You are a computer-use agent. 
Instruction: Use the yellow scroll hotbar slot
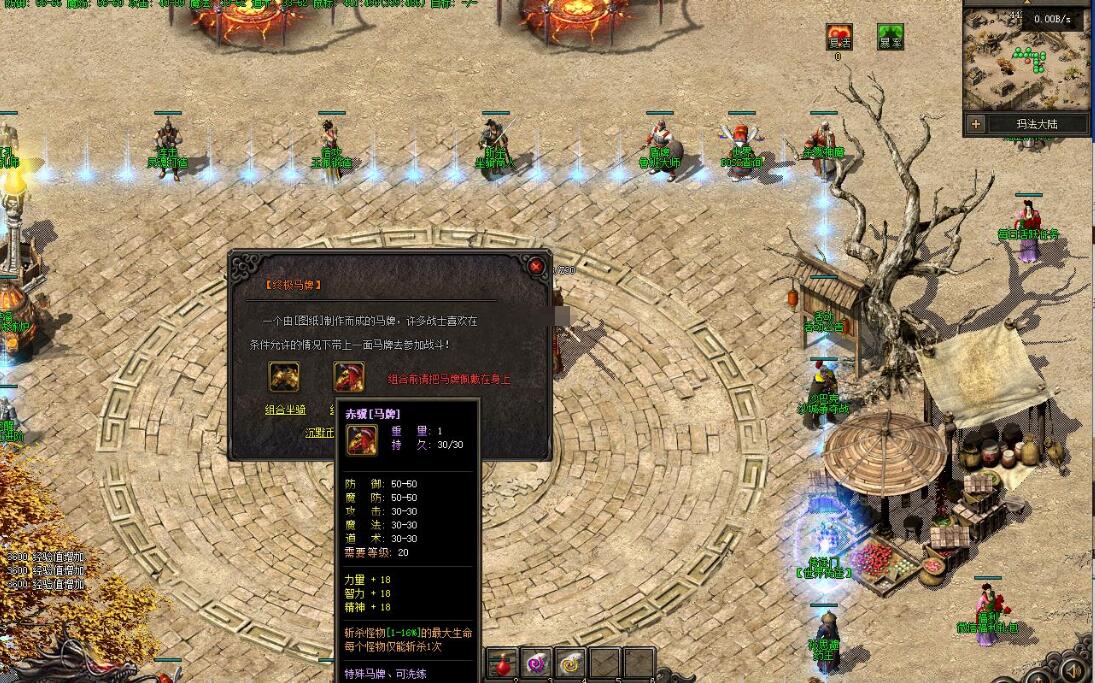click(x=571, y=663)
